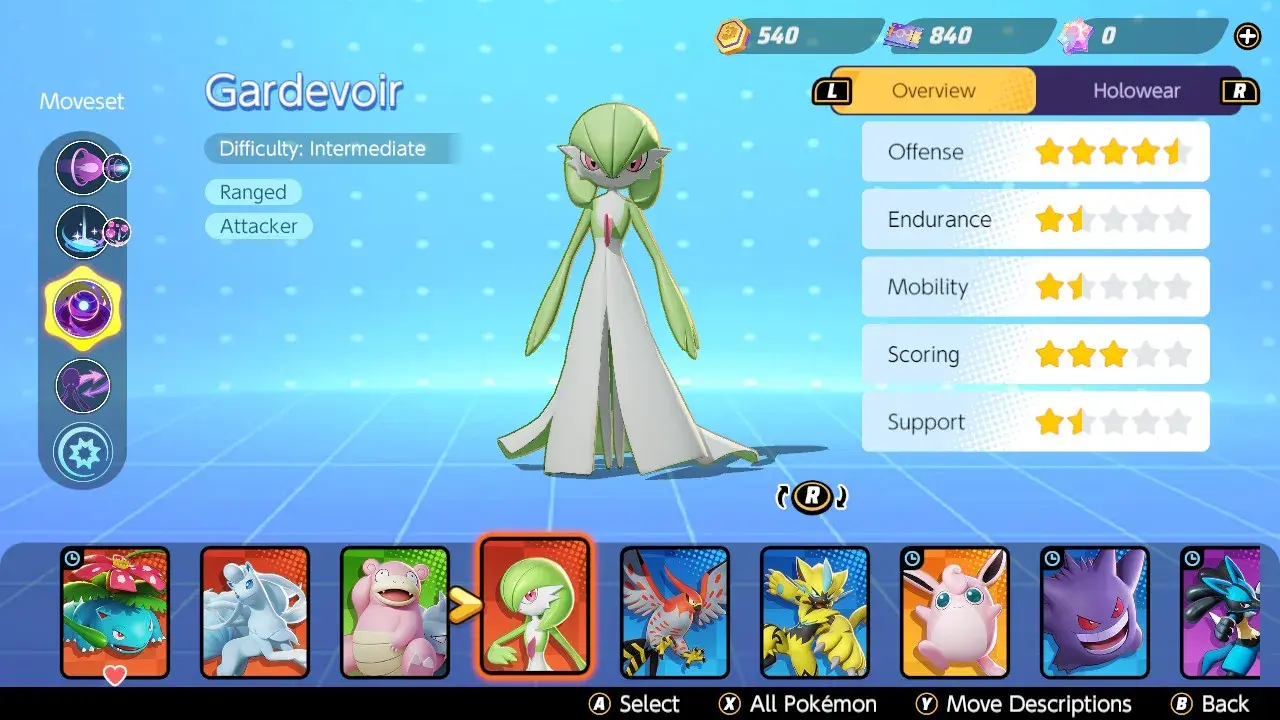Select the Overview tab
The image size is (1280, 720).
coord(933,91)
